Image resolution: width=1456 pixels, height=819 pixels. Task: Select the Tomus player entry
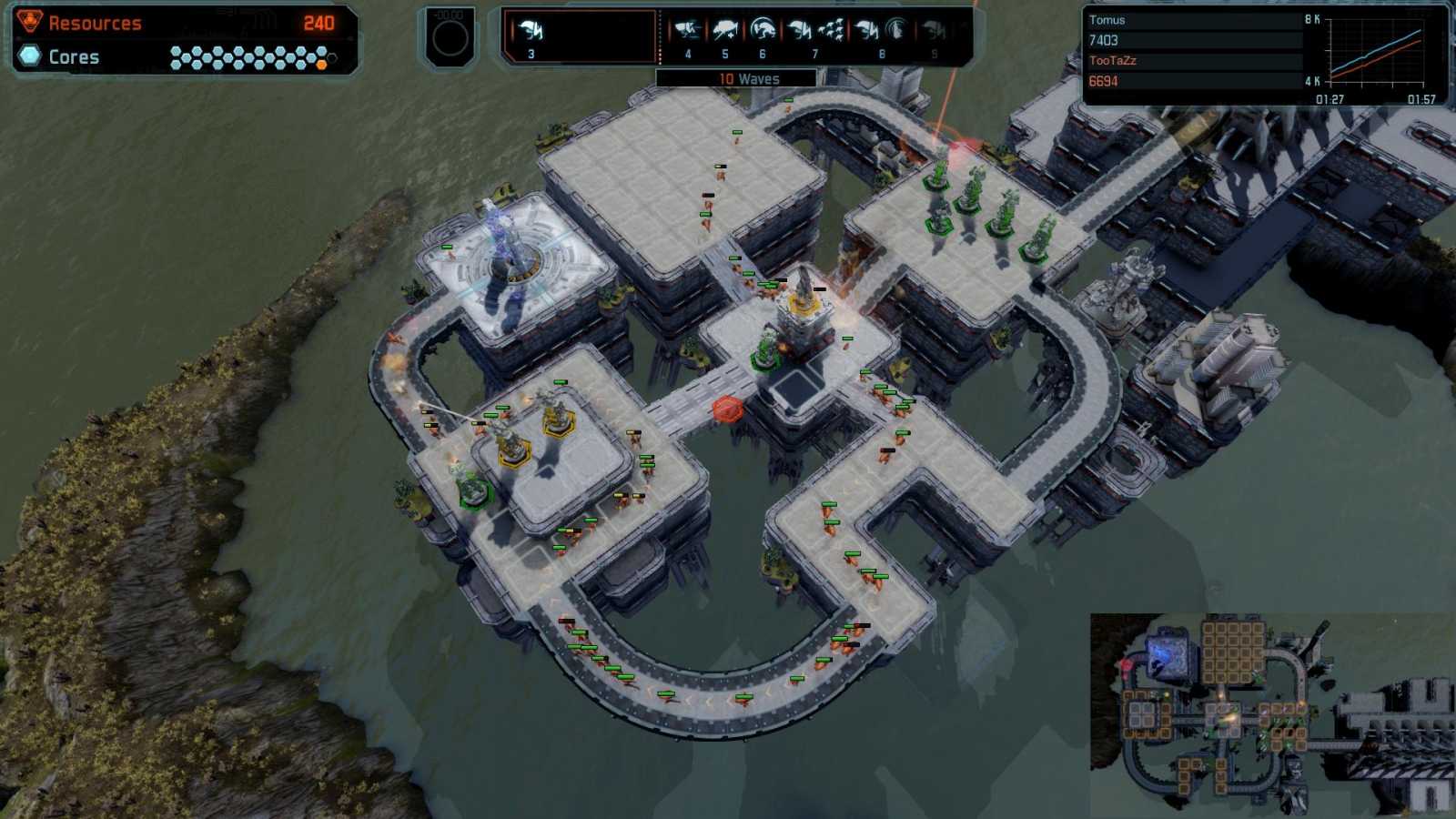coord(1110,19)
